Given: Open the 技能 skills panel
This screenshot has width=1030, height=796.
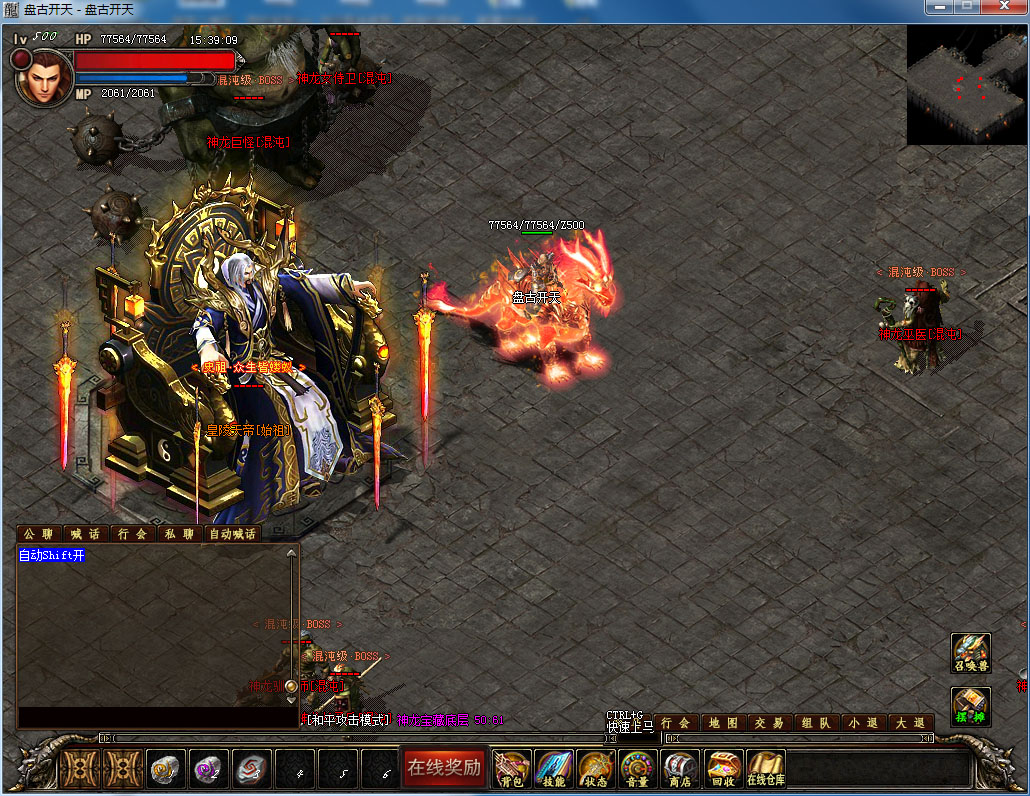Looking at the screenshot, I should [554, 768].
